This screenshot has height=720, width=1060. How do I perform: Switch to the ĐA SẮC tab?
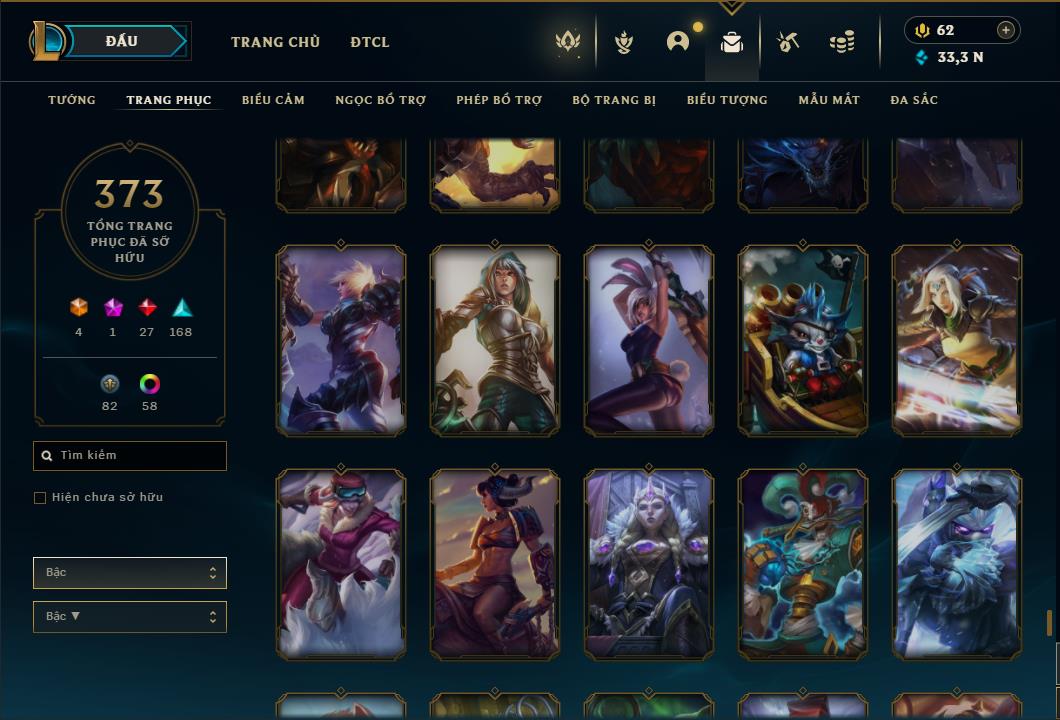914,100
